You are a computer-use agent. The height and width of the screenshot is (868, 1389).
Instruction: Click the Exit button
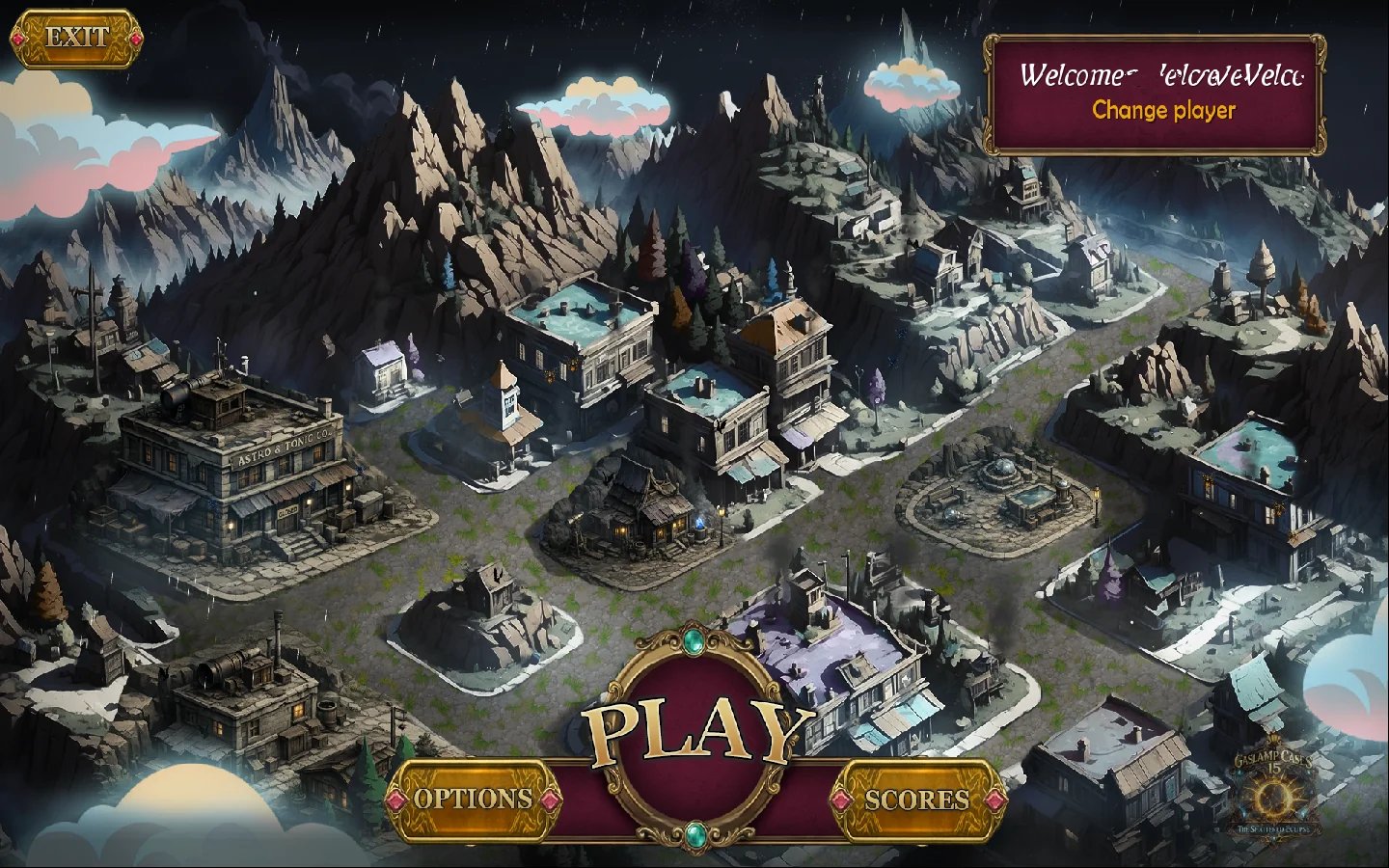76,39
